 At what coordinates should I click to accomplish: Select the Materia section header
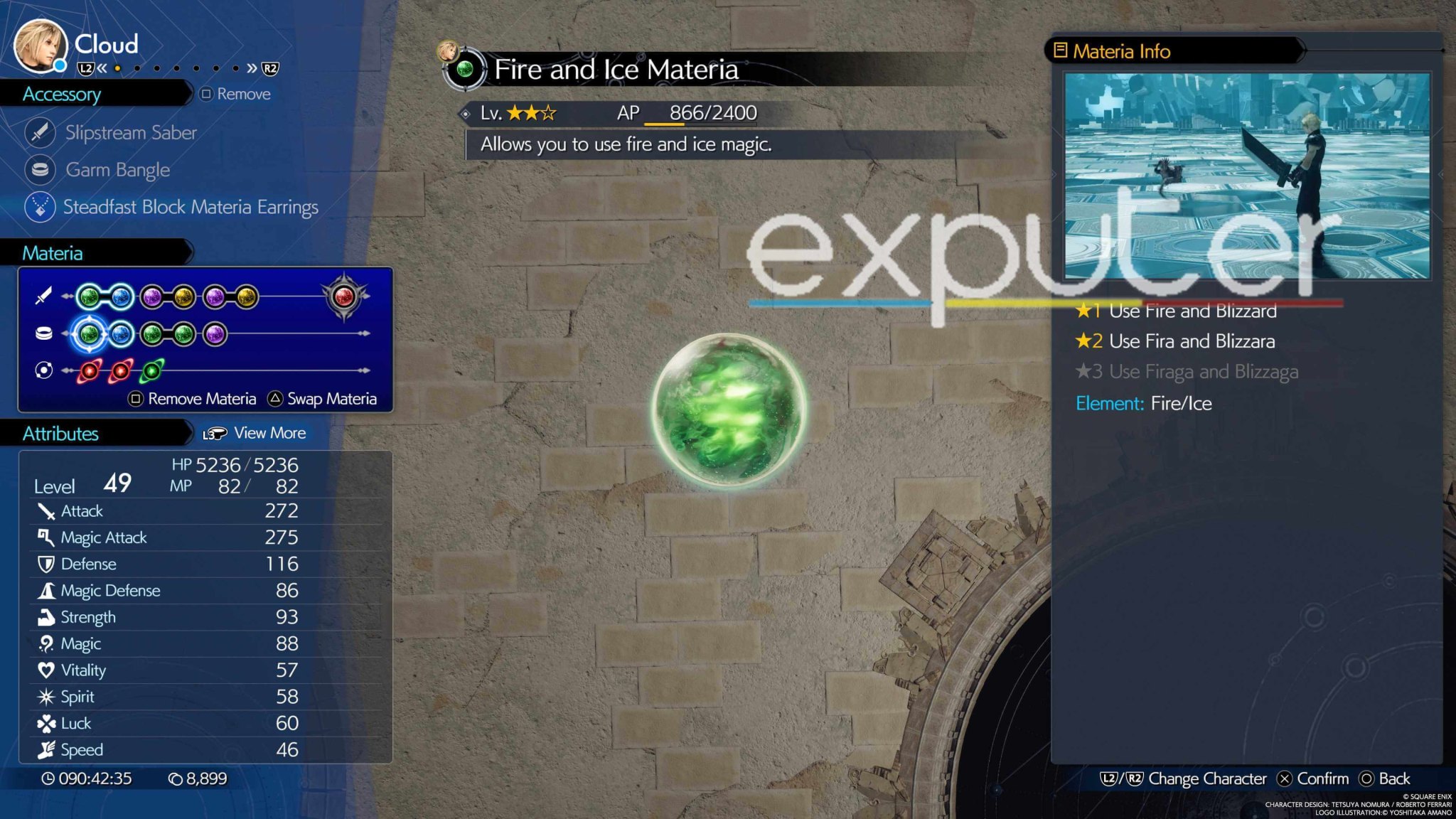(x=53, y=252)
